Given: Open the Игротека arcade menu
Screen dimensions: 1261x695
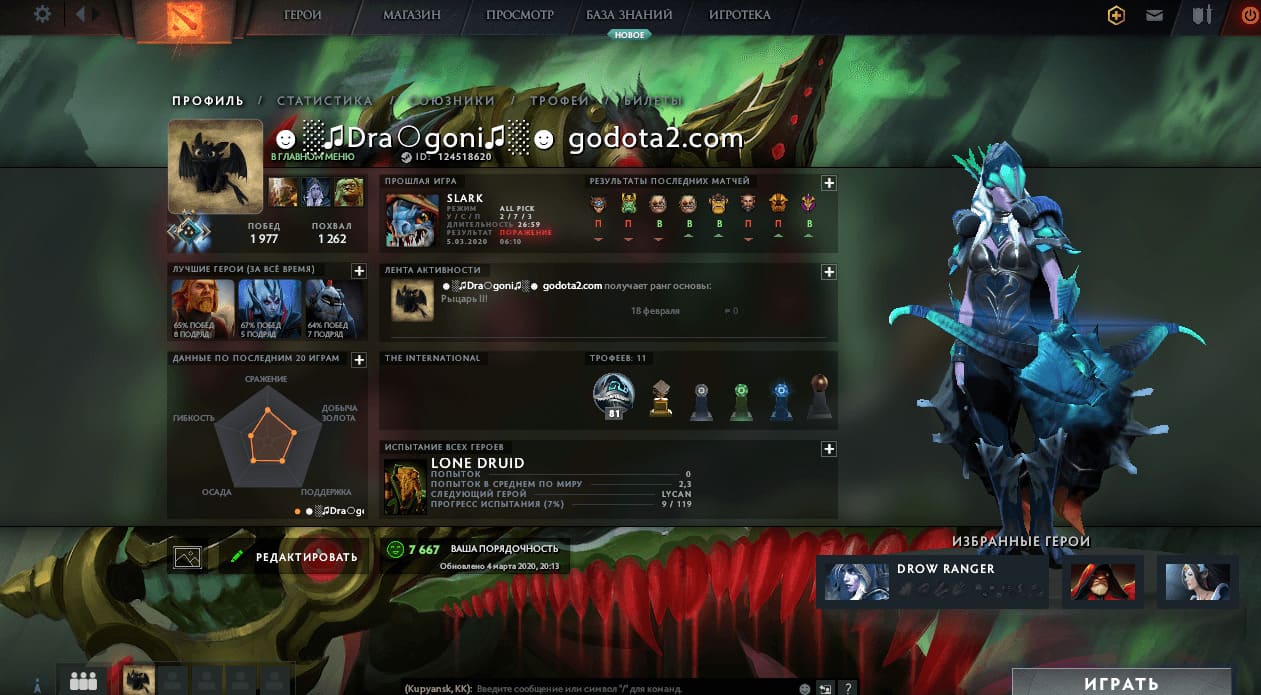Looking at the screenshot, I should click(739, 16).
